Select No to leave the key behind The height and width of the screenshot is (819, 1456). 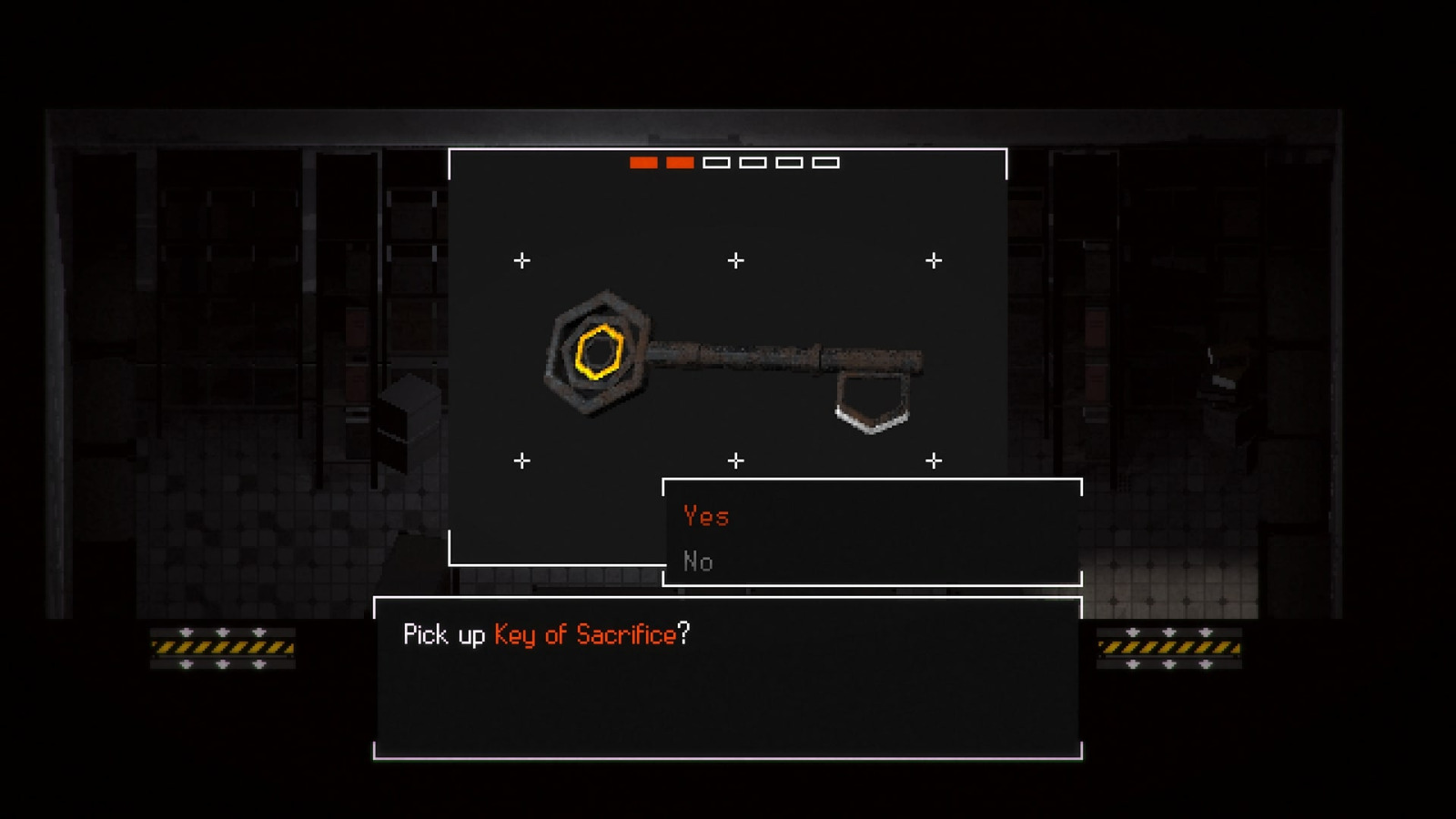699,561
